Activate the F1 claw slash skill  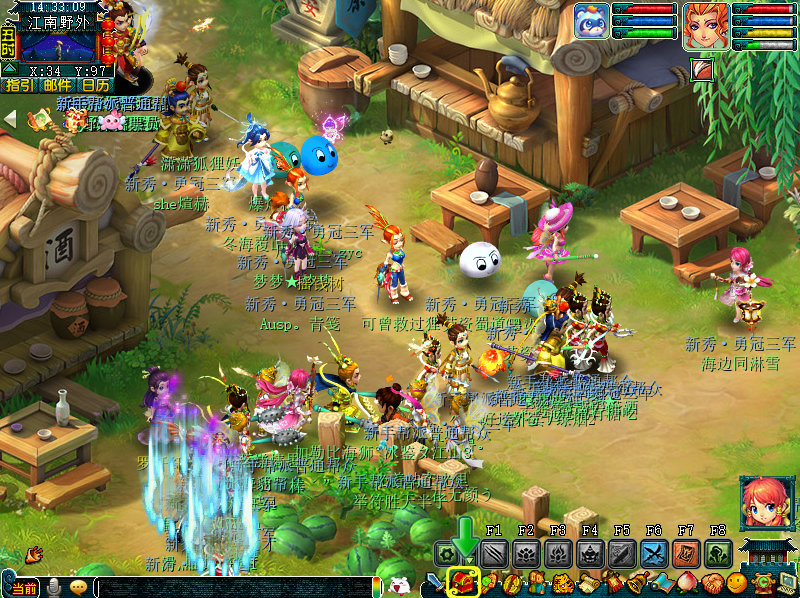click(494, 553)
